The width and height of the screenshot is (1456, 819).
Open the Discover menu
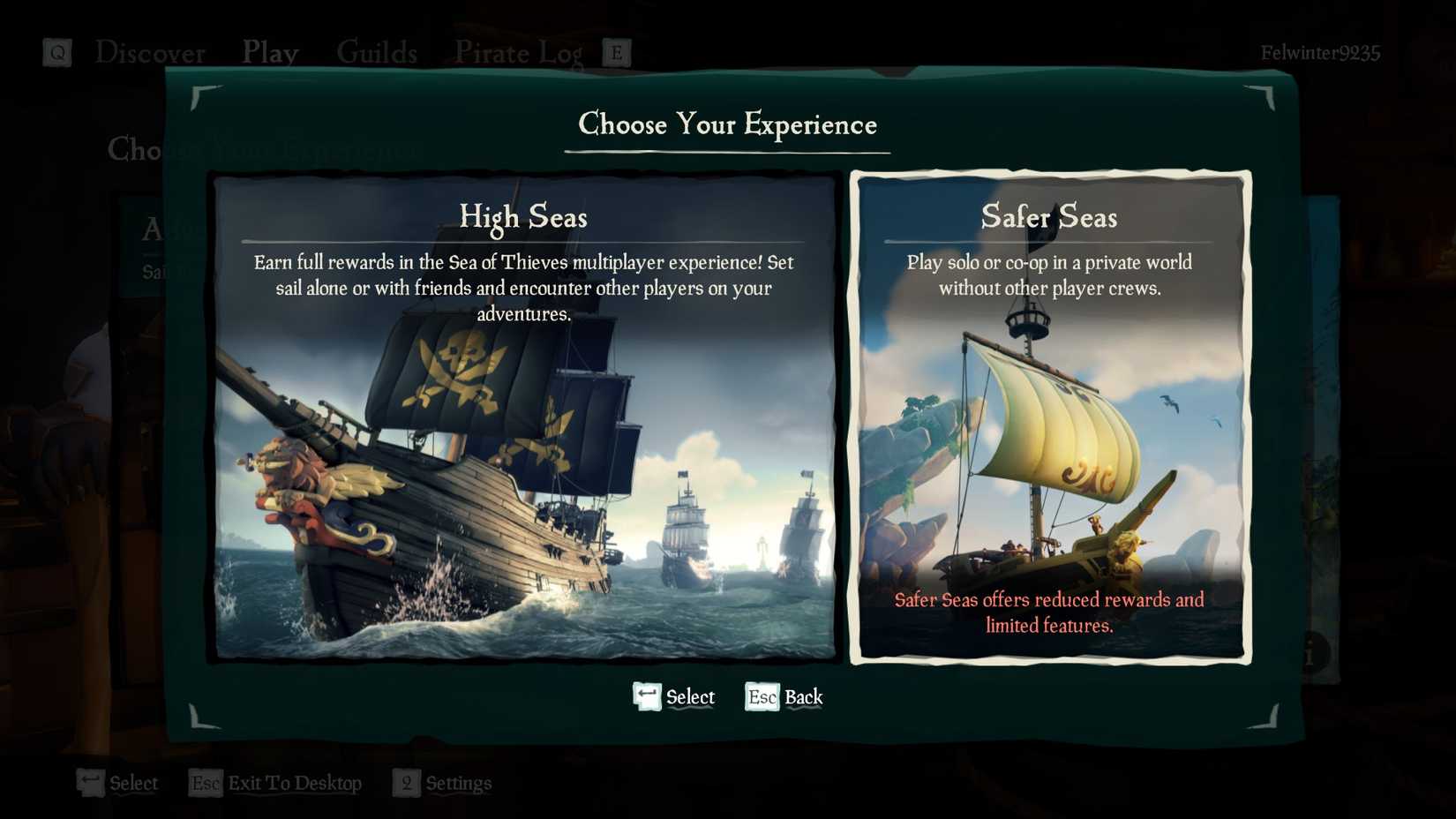click(x=150, y=53)
